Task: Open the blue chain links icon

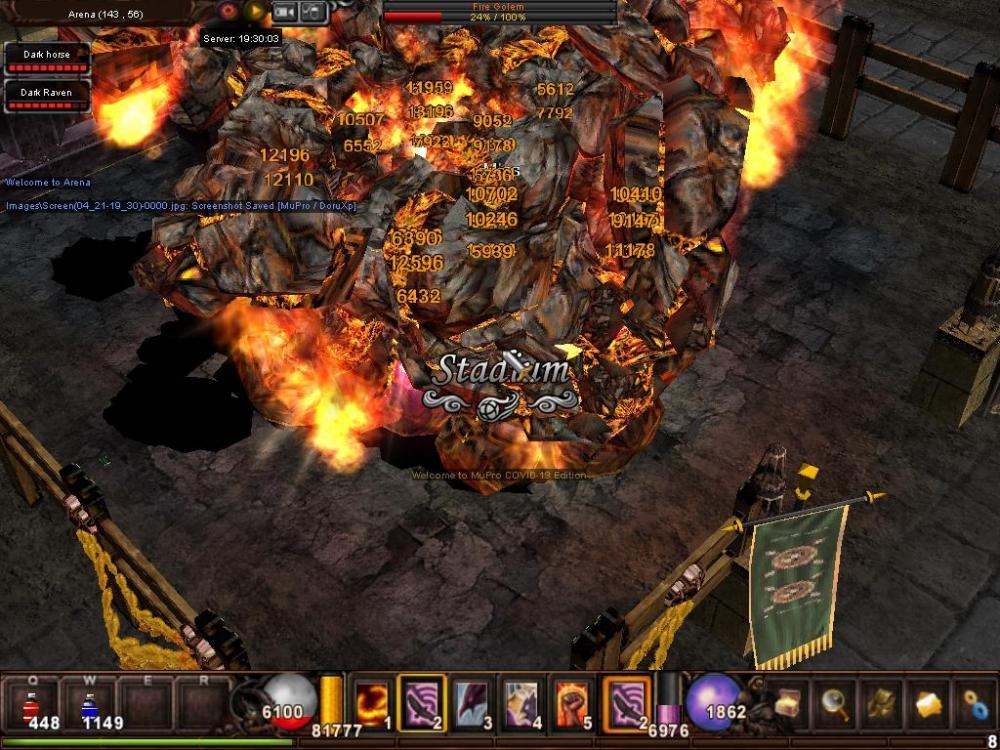Action: [x=975, y=704]
